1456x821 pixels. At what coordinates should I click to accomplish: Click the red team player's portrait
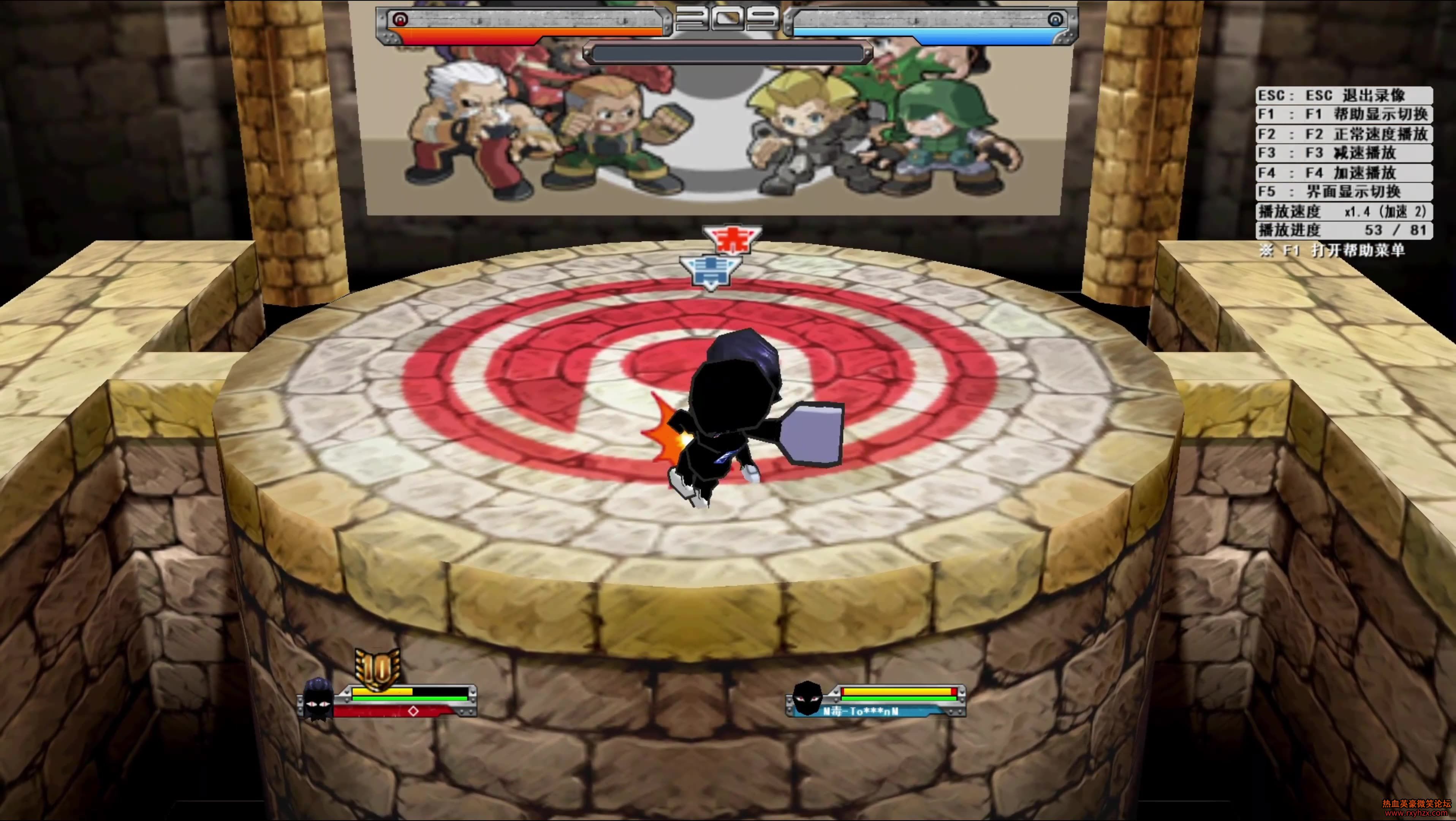point(318,699)
